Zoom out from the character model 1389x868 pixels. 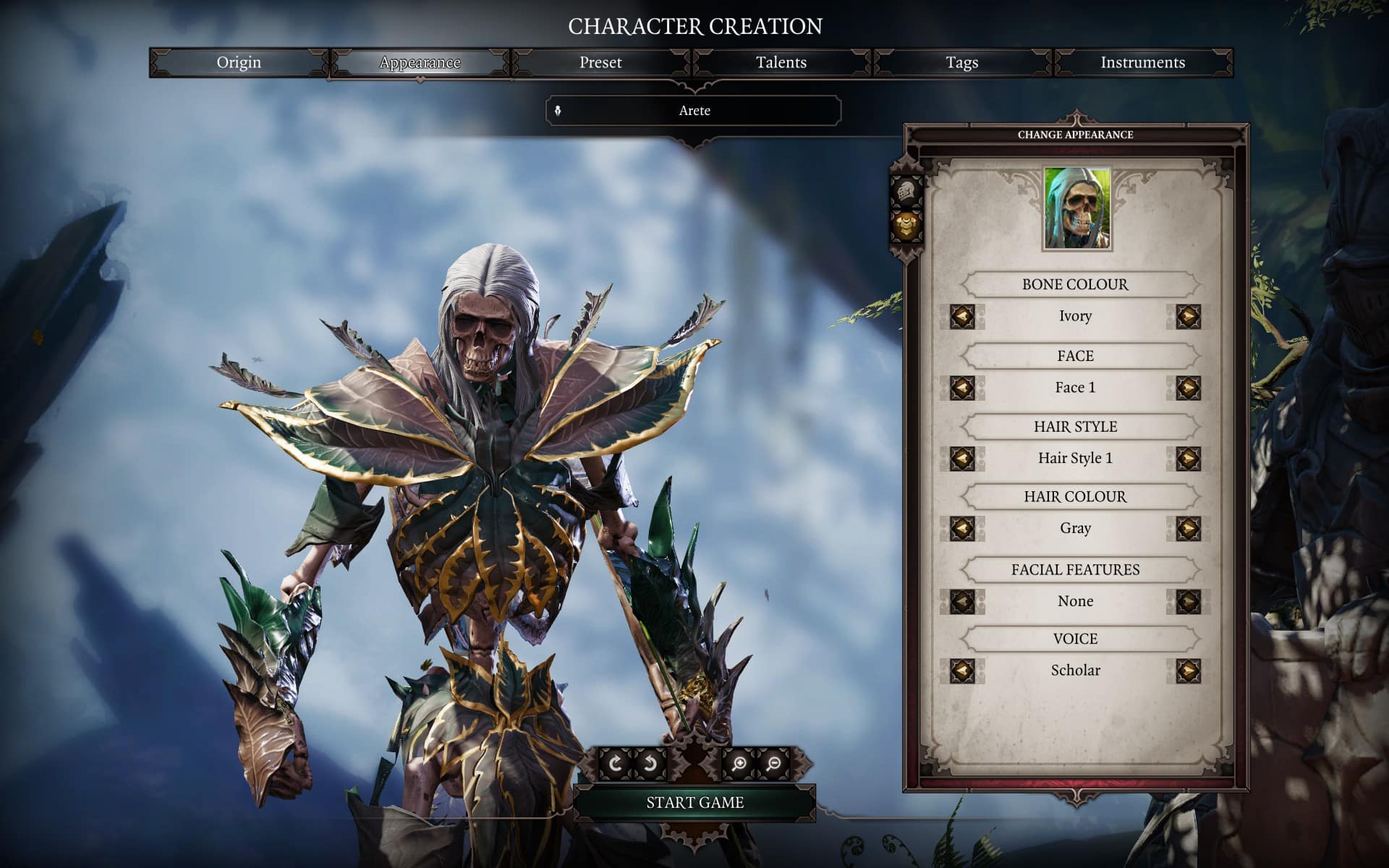[x=774, y=764]
